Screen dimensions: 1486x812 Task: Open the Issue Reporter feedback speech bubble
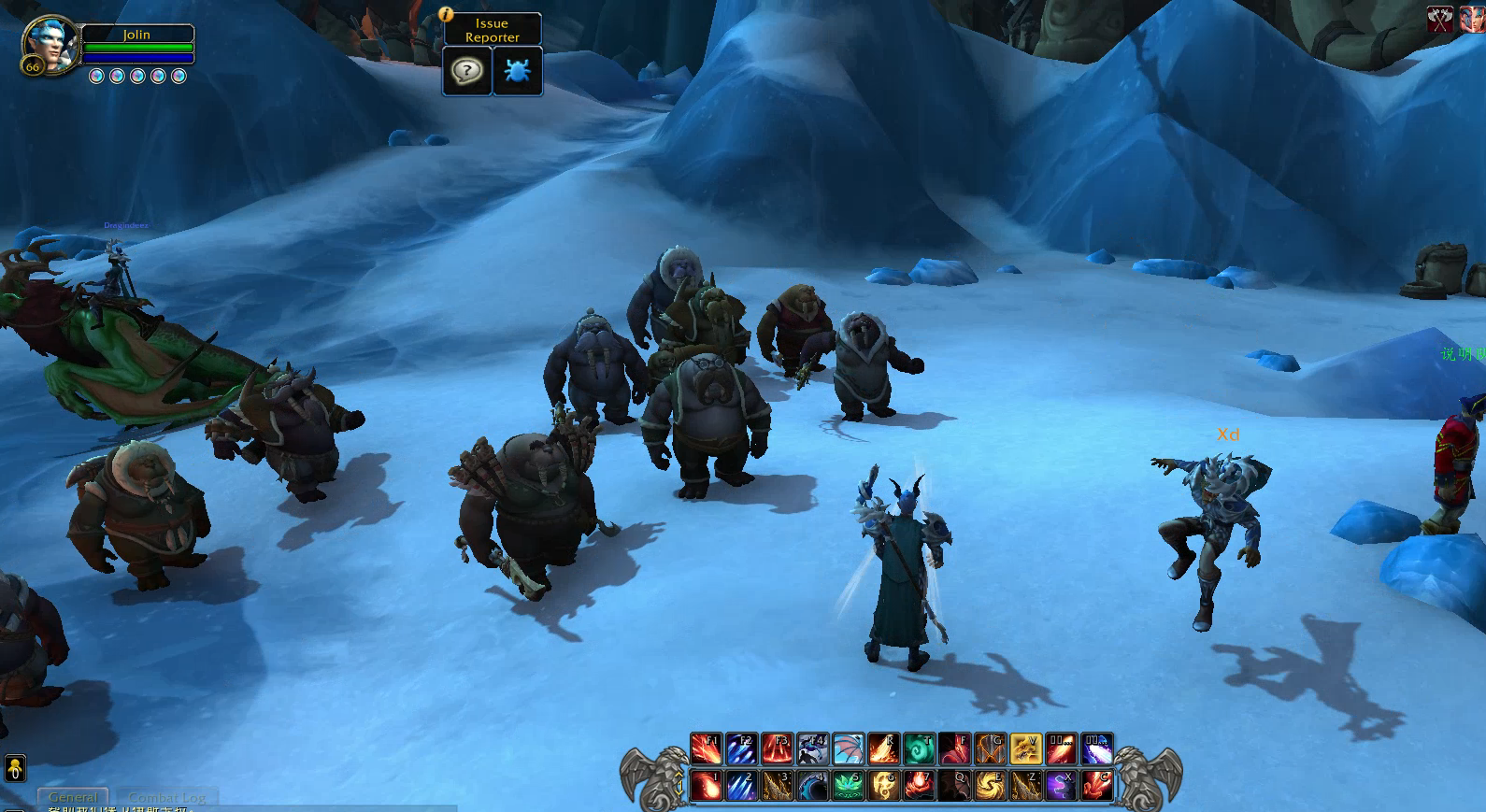(466, 71)
